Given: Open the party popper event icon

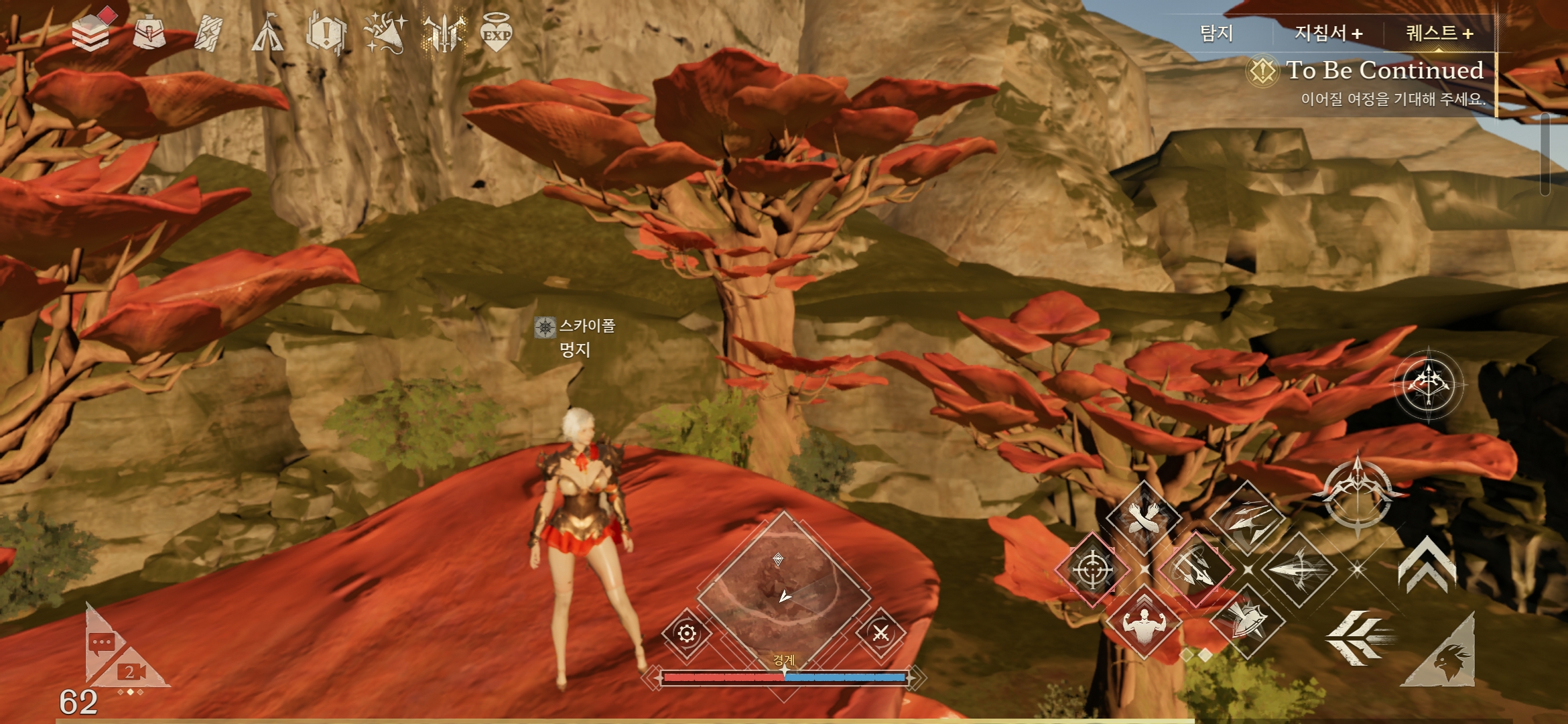Looking at the screenshot, I should [x=385, y=33].
